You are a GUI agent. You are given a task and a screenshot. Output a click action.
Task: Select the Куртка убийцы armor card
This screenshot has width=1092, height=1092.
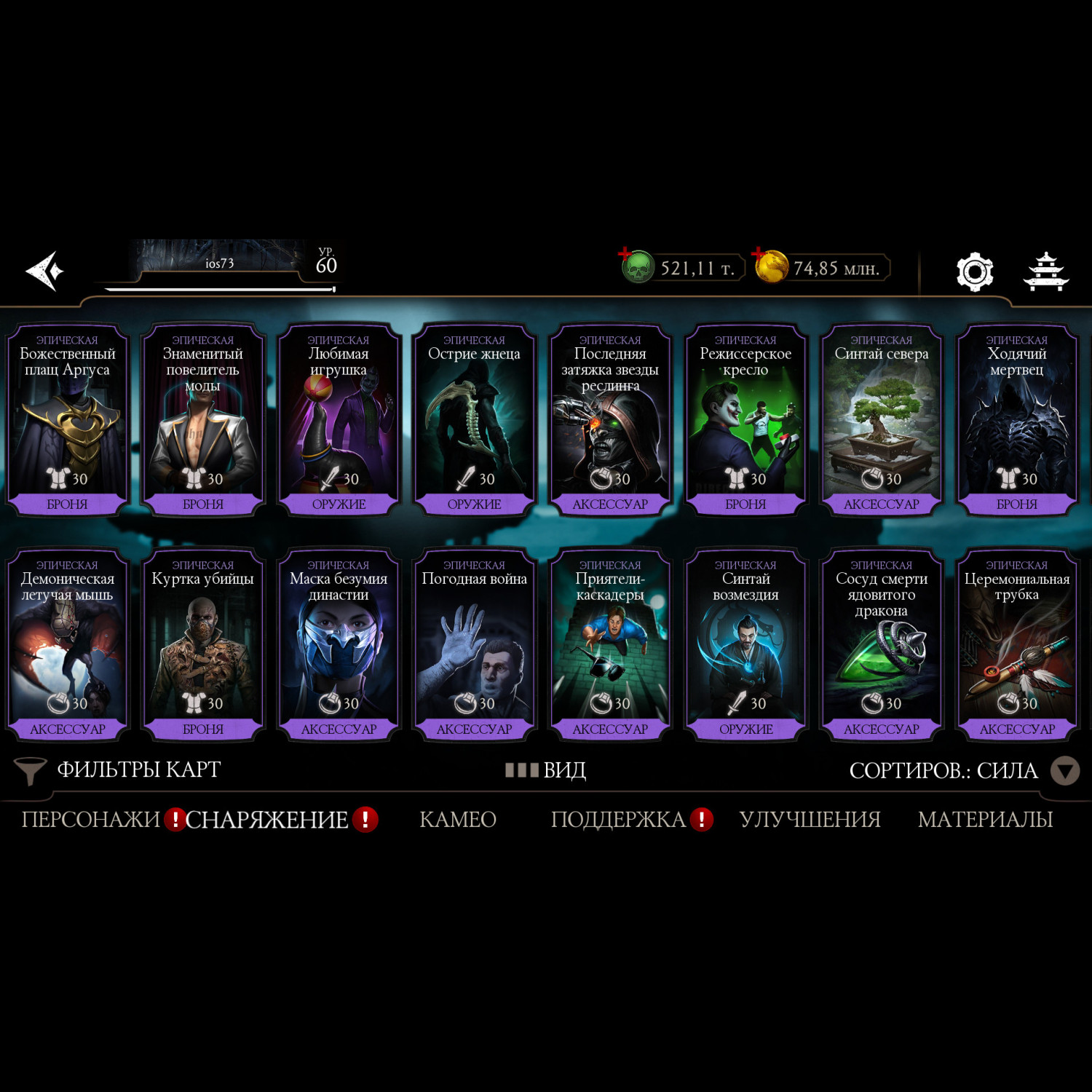click(202, 645)
